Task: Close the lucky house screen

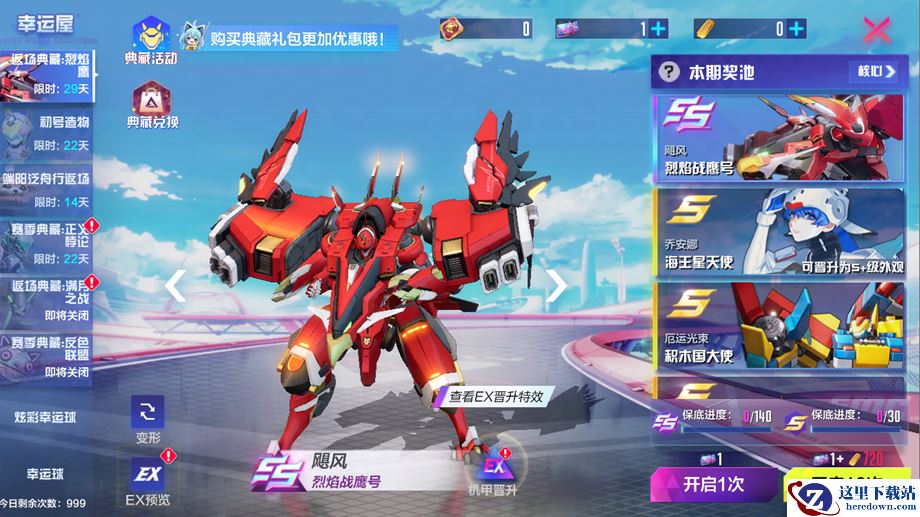Action: coord(876,29)
